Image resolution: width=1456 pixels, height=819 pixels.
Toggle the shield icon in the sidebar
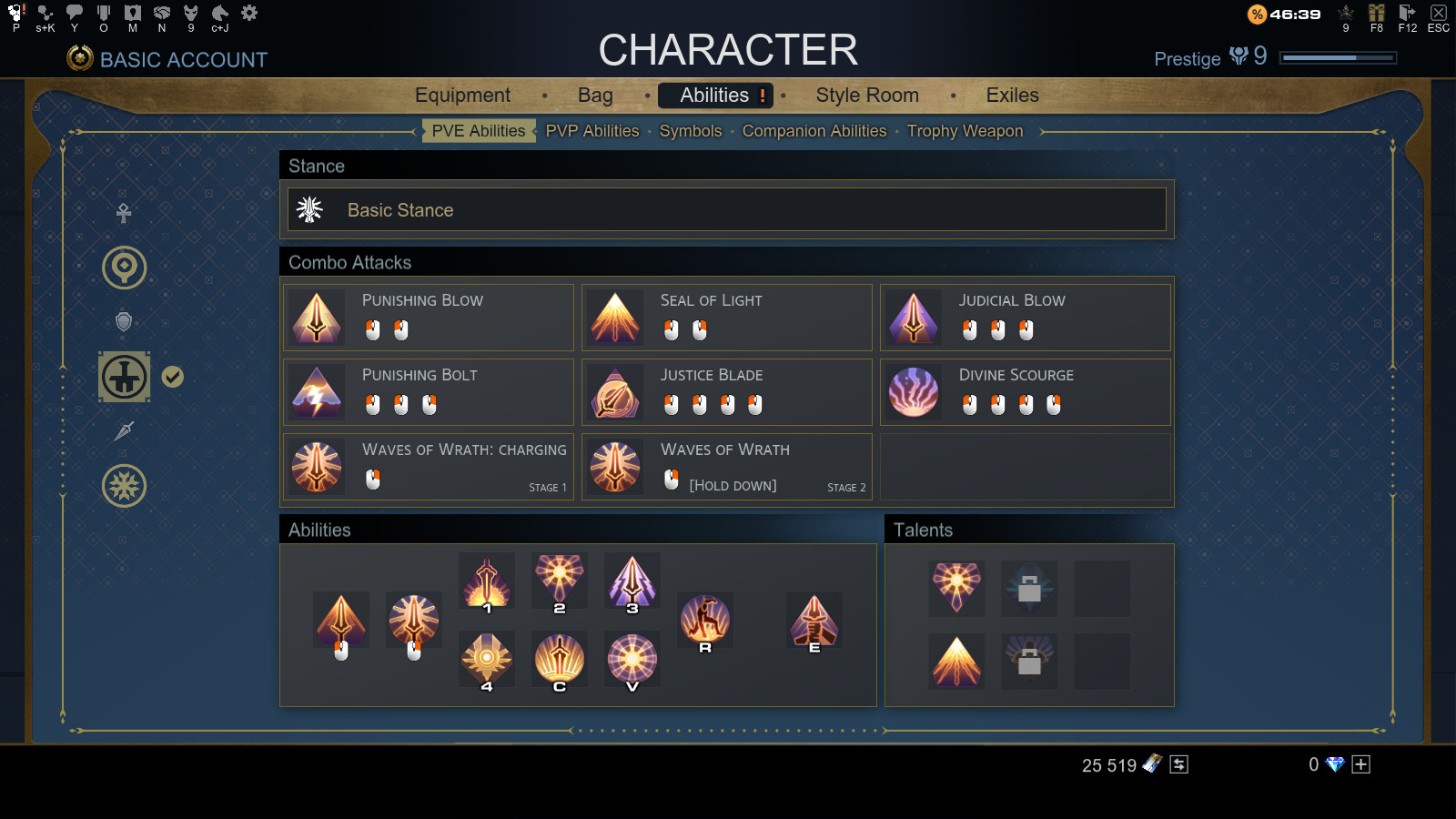pos(124,321)
